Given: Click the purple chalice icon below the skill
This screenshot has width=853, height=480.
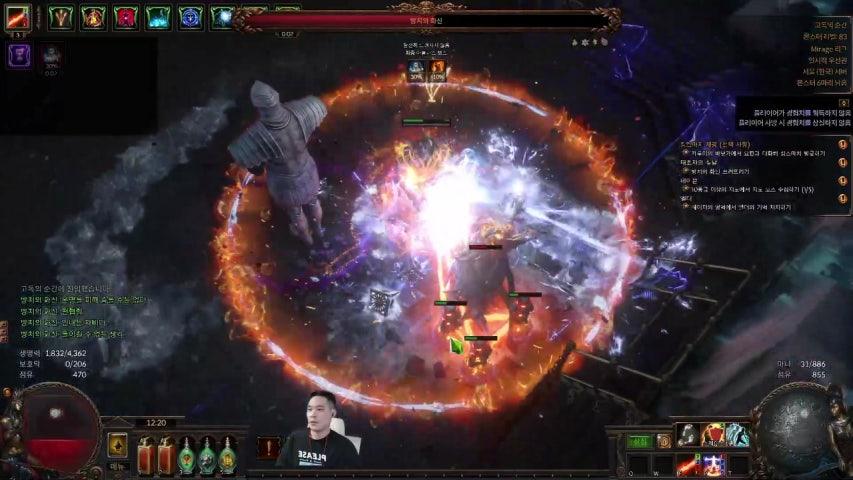Looking at the screenshot, I should tap(20, 56).
